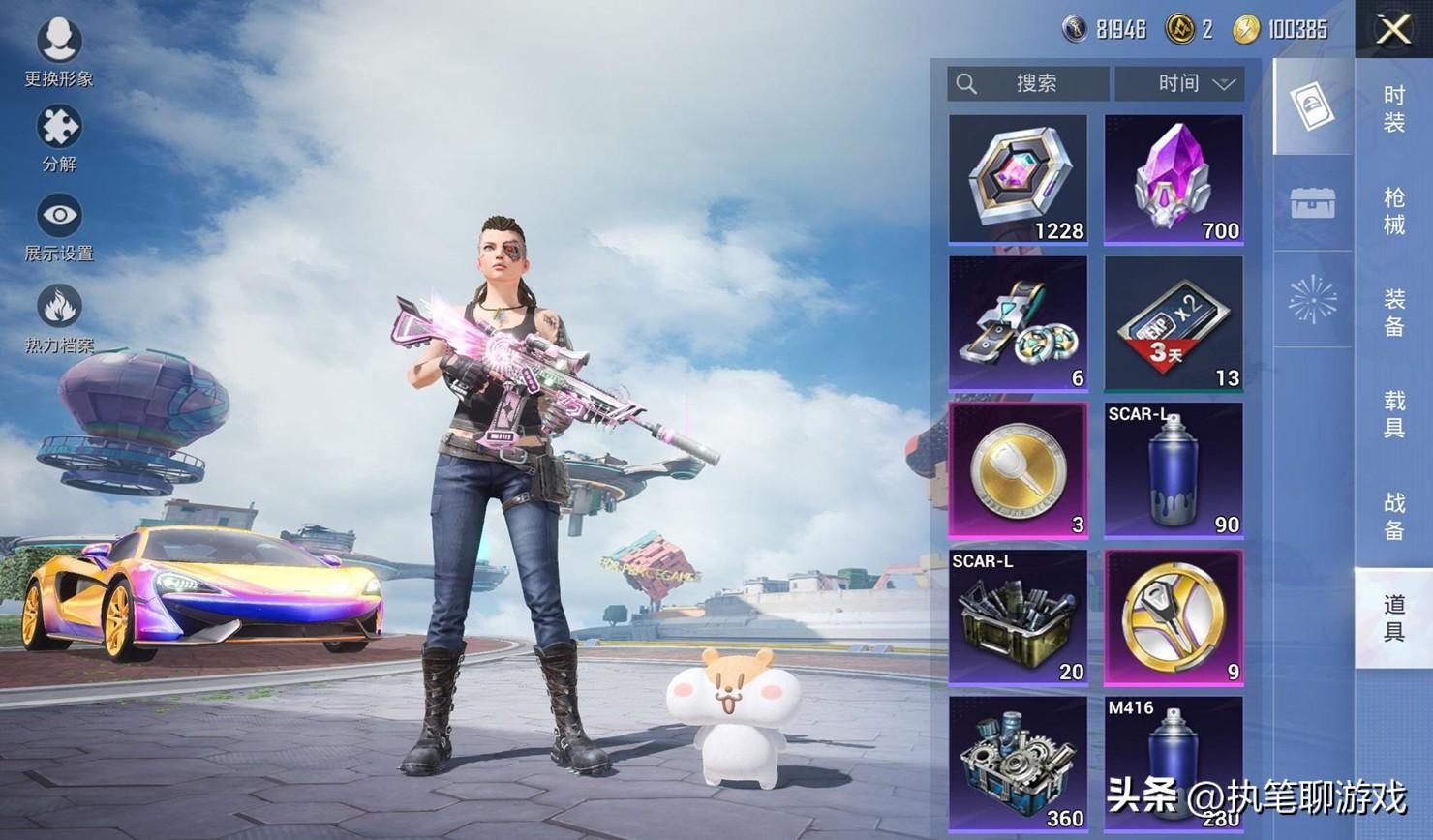Open 展示设置 display settings eye icon
The height and width of the screenshot is (840, 1433).
[59, 225]
